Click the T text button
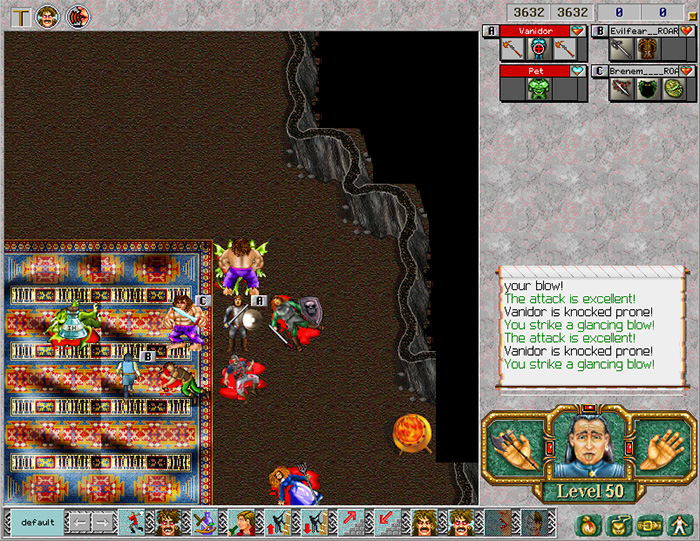The image size is (700, 541). coord(20,16)
